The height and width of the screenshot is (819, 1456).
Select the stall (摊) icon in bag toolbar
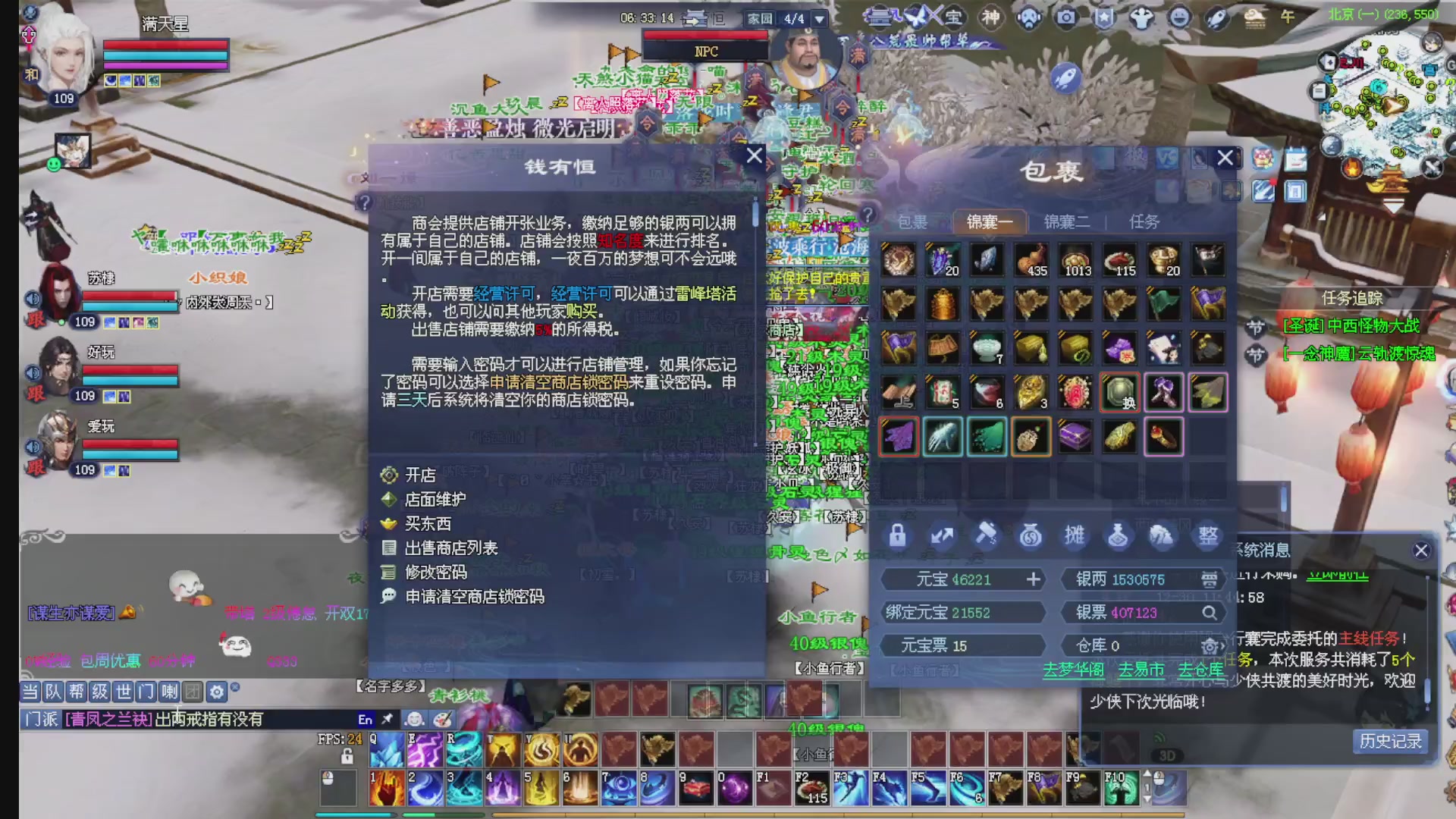(x=1075, y=535)
